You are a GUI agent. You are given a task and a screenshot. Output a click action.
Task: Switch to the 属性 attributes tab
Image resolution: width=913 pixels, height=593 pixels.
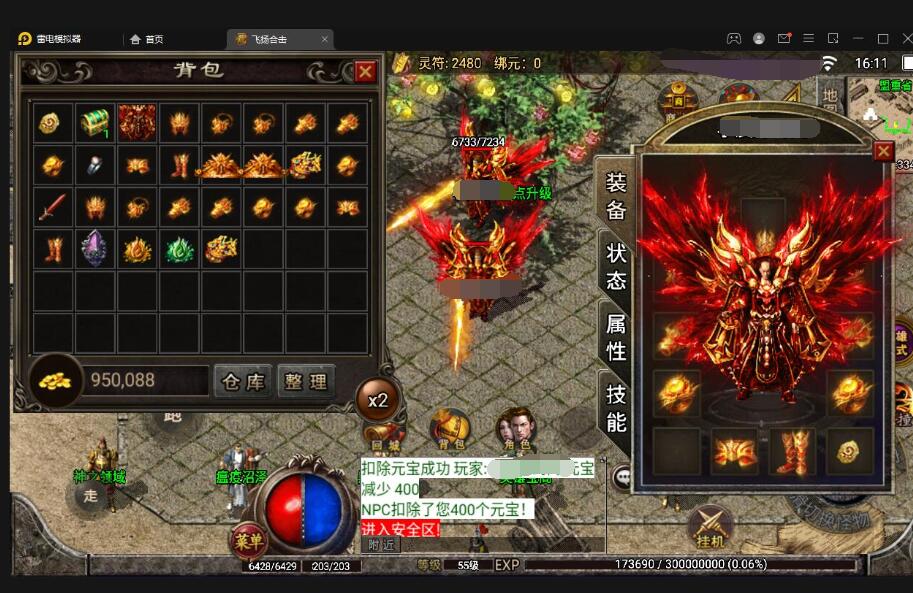click(x=616, y=337)
